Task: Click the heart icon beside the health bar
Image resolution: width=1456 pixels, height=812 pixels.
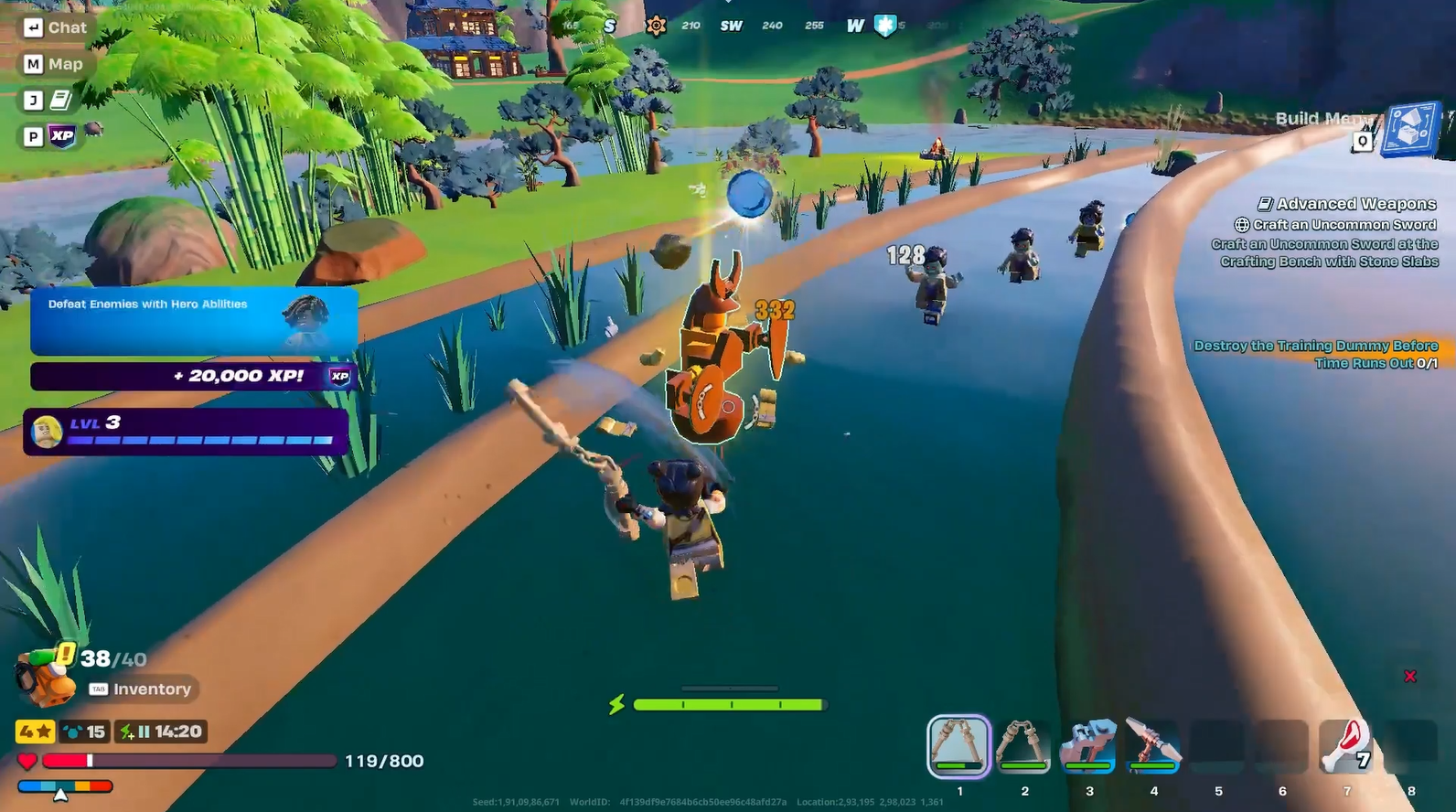Action: click(x=28, y=760)
